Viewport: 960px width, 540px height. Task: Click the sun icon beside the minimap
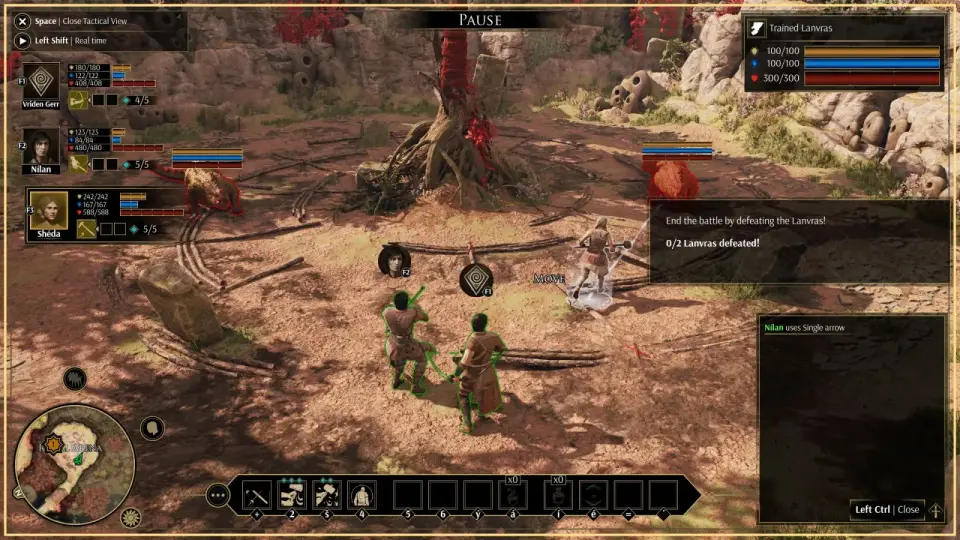click(x=130, y=517)
